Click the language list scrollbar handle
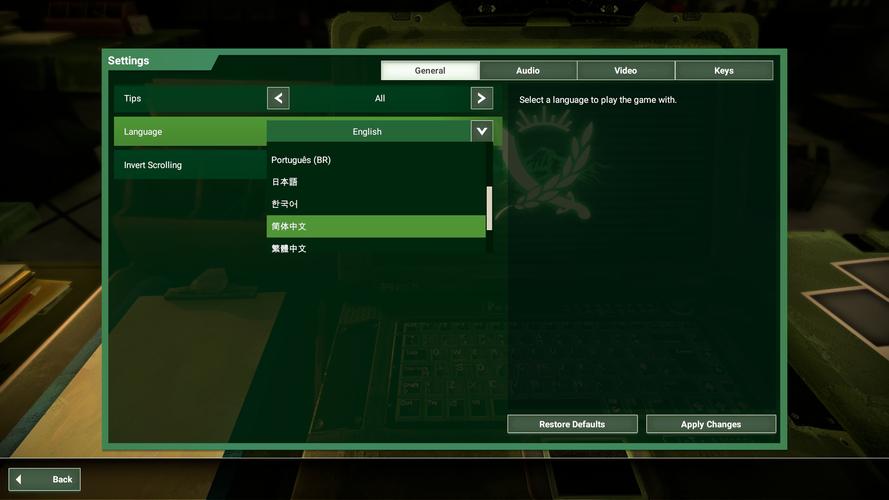This screenshot has height=500, width=889. (x=489, y=208)
